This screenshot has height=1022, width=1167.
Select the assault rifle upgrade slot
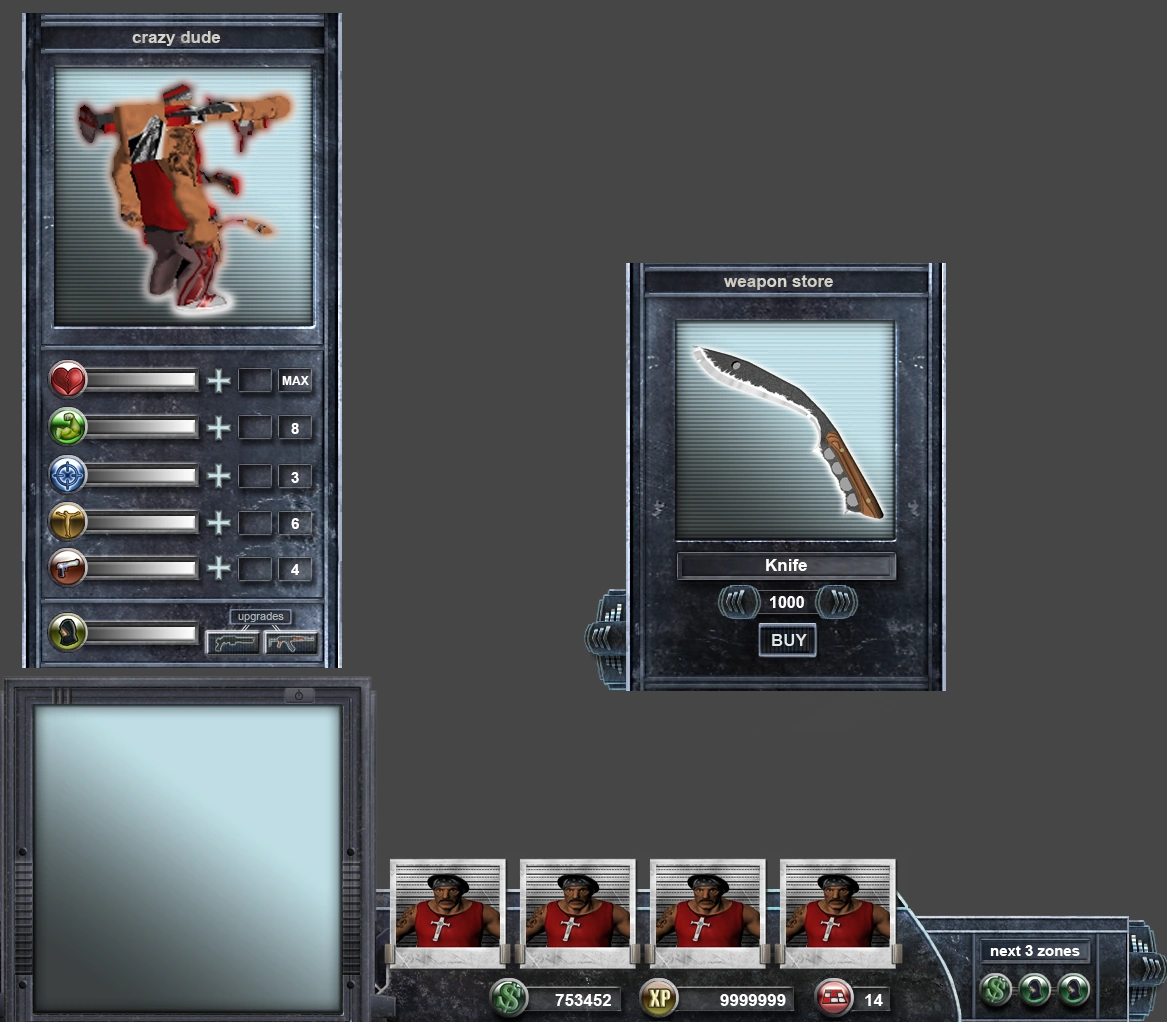291,642
